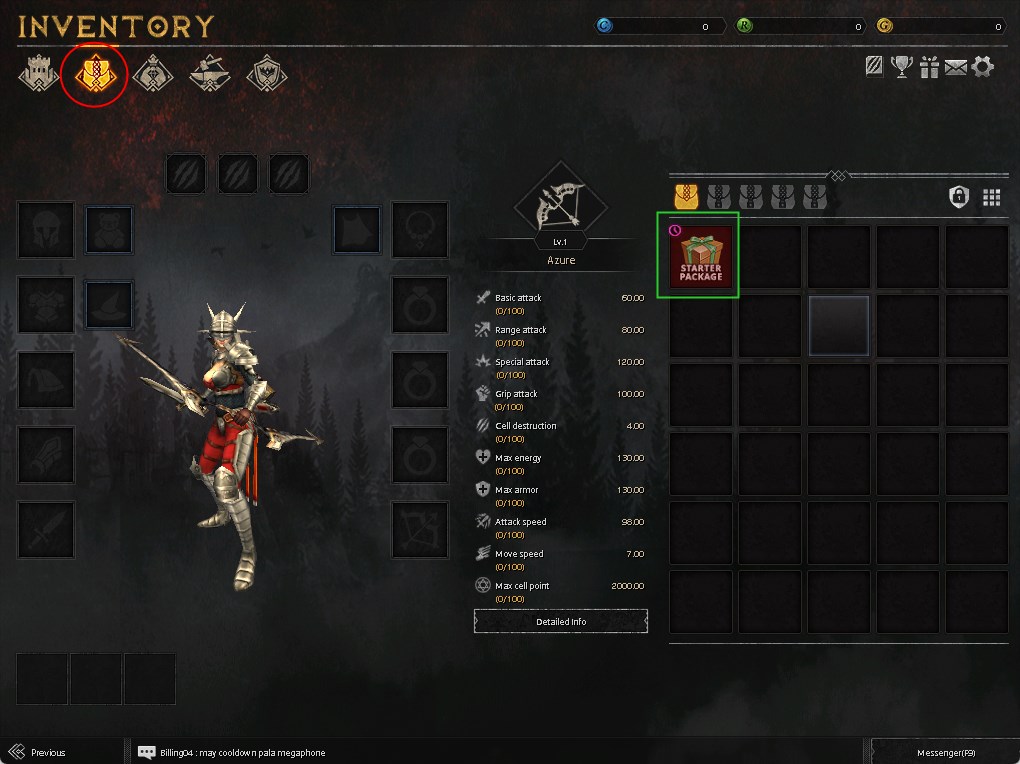Screen dimensions: 1020x764
Task: Open the crowned shield tab
Action: click(267, 73)
